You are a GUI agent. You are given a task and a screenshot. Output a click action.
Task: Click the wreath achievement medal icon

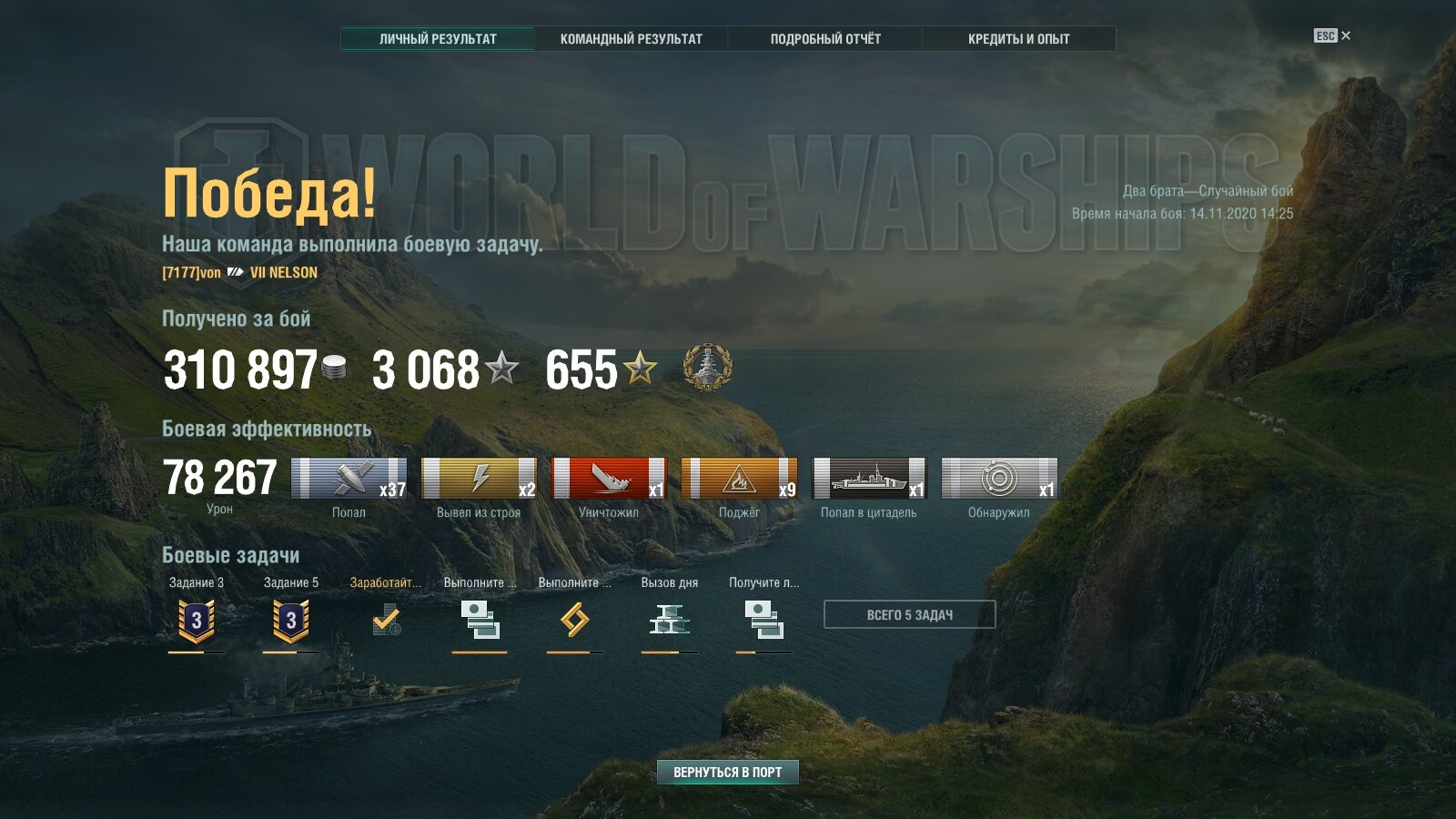point(707,368)
